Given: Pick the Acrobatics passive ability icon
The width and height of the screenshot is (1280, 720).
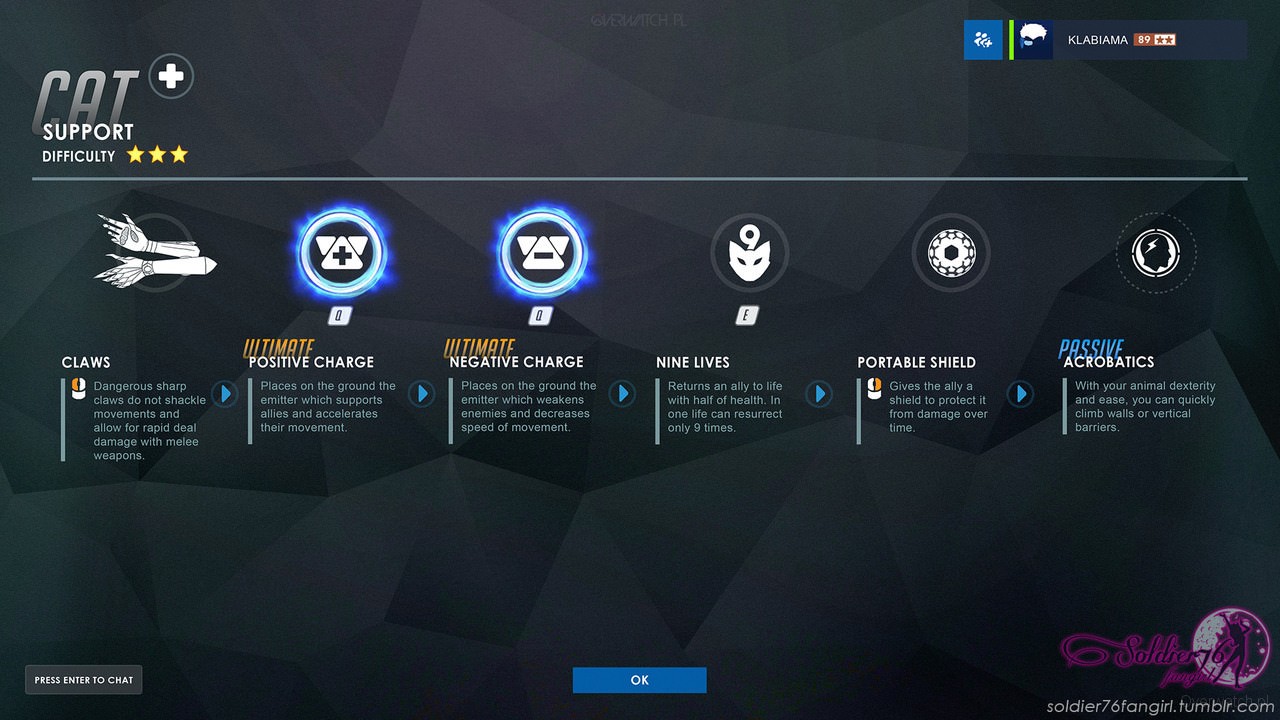Looking at the screenshot, I should coord(1155,253).
